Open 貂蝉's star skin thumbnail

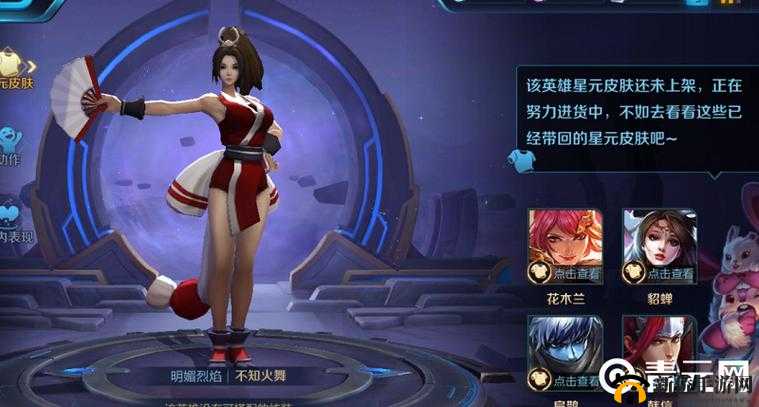[659, 247]
